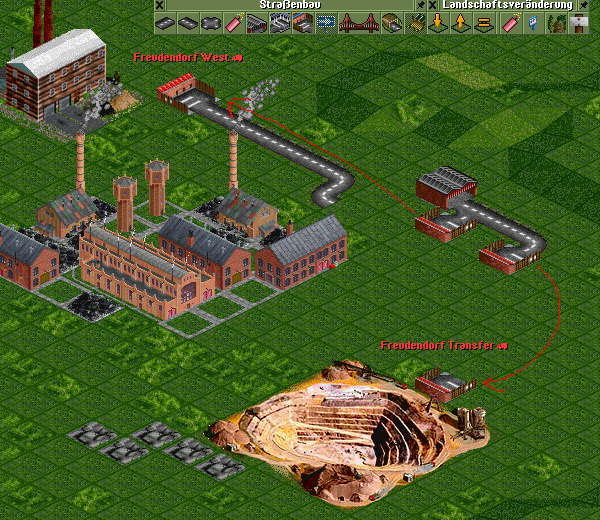Choose the road vehicle depot tool
This screenshot has width=600, height=520.
click(256, 22)
